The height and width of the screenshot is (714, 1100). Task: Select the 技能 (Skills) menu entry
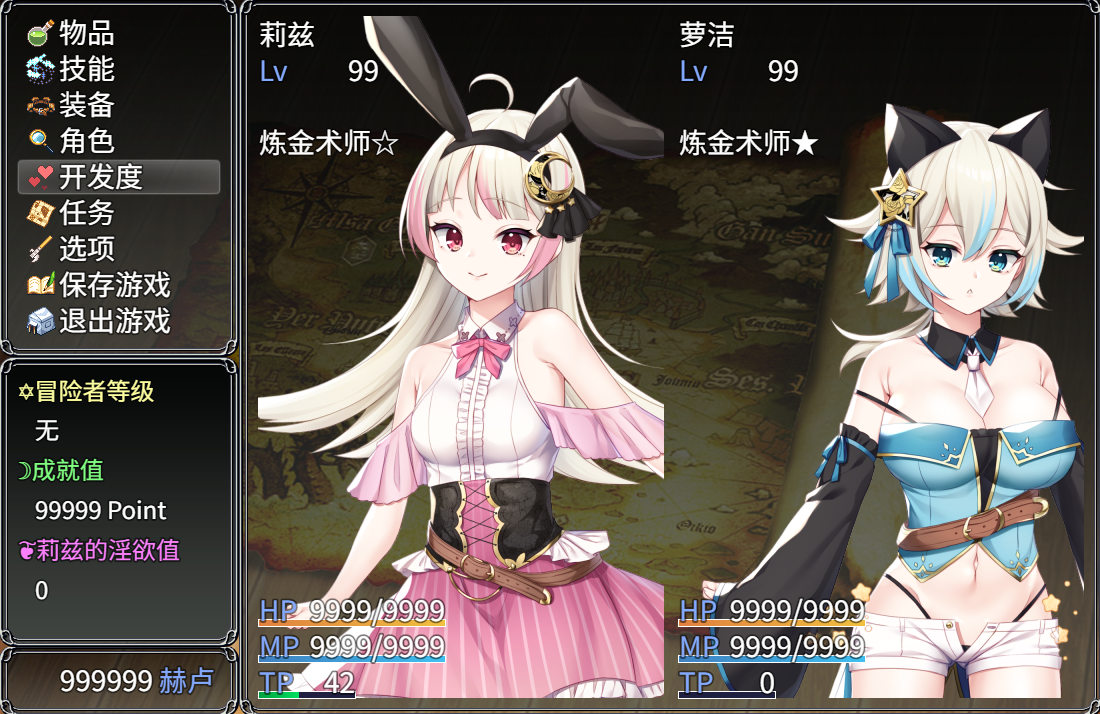tap(86, 69)
